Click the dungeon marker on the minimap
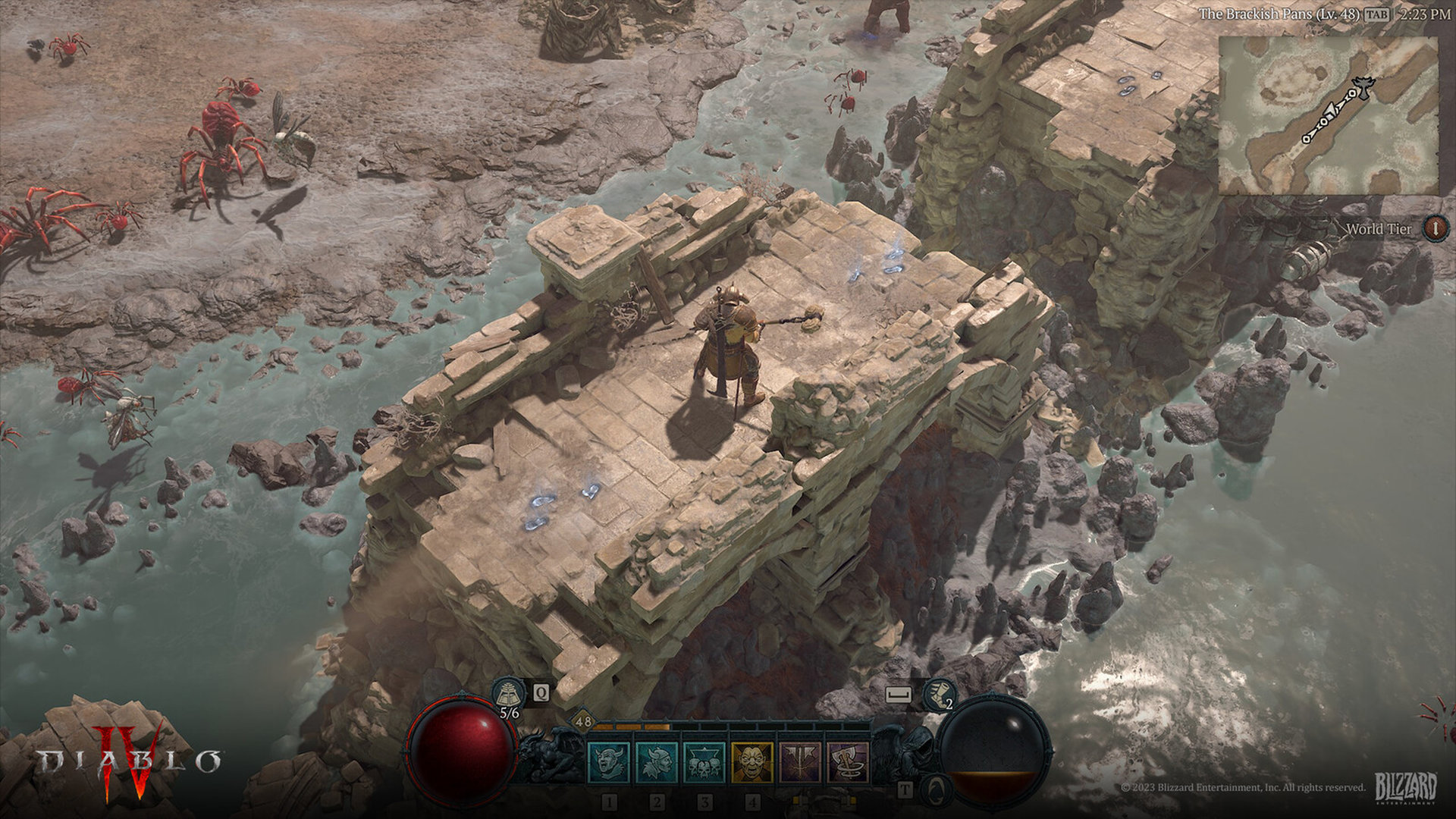Image resolution: width=1456 pixels, height=819 pixels. 1363,88
